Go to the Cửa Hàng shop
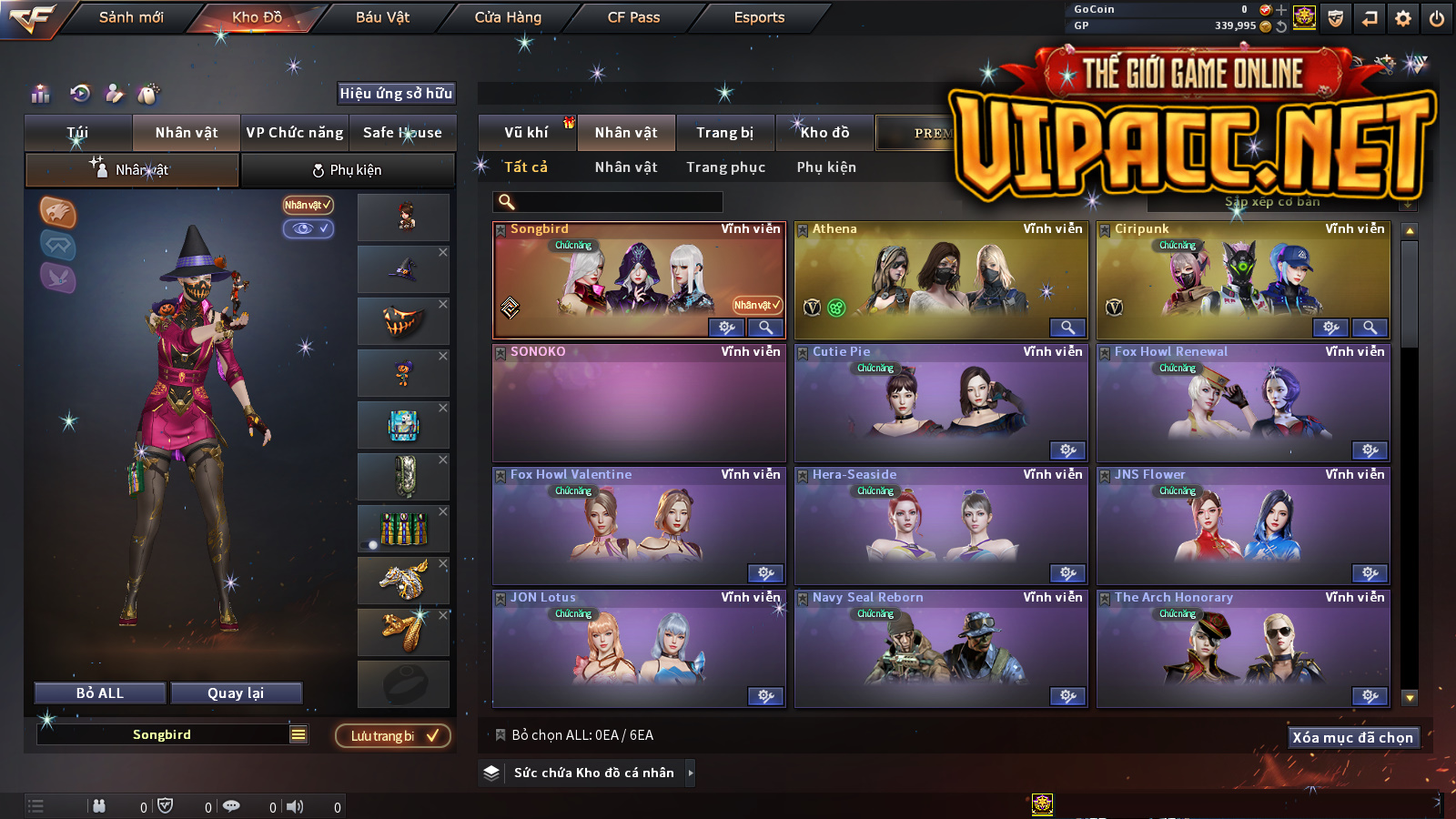 coord(508,17)
